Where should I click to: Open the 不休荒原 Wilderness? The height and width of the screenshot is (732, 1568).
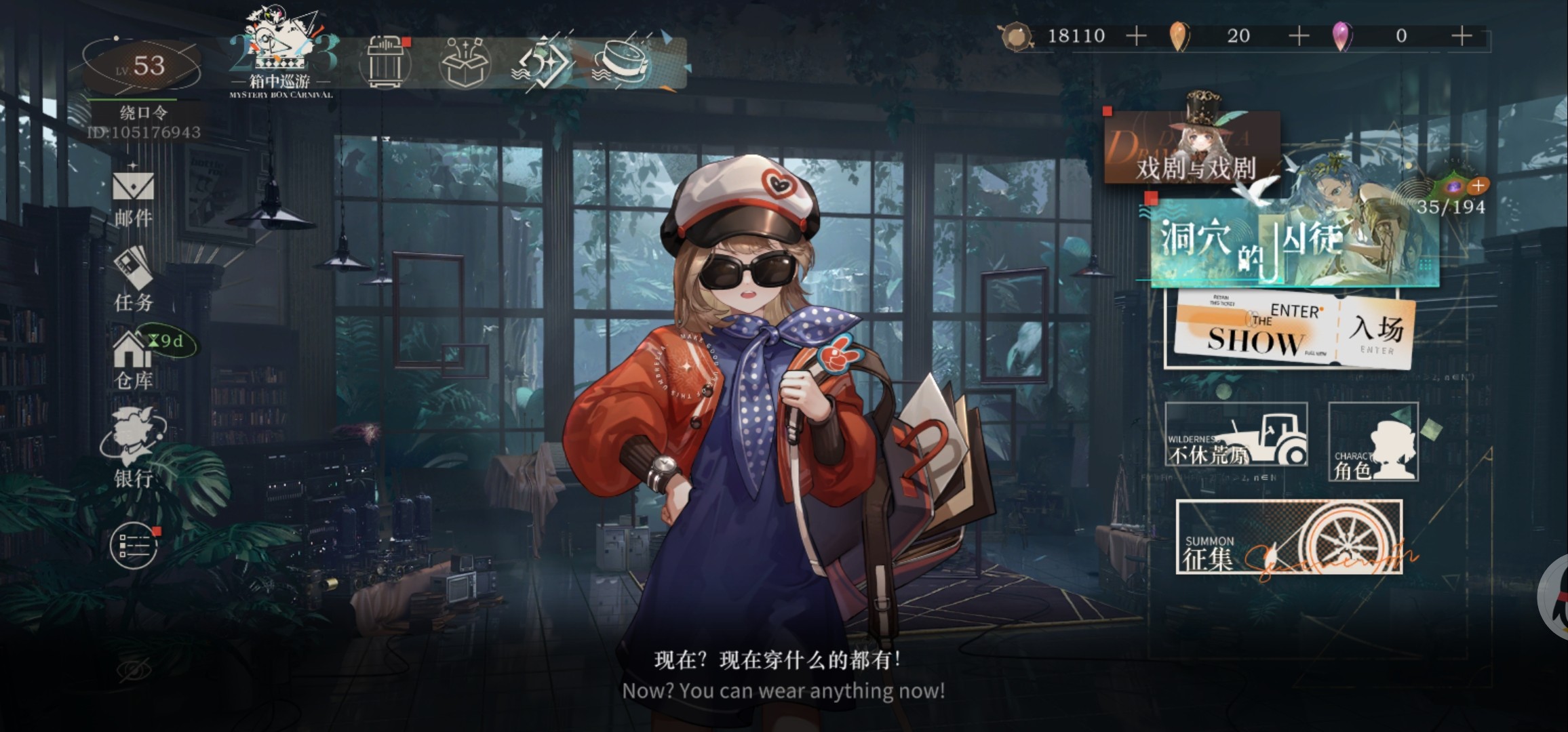click(x=1236, y=435)
